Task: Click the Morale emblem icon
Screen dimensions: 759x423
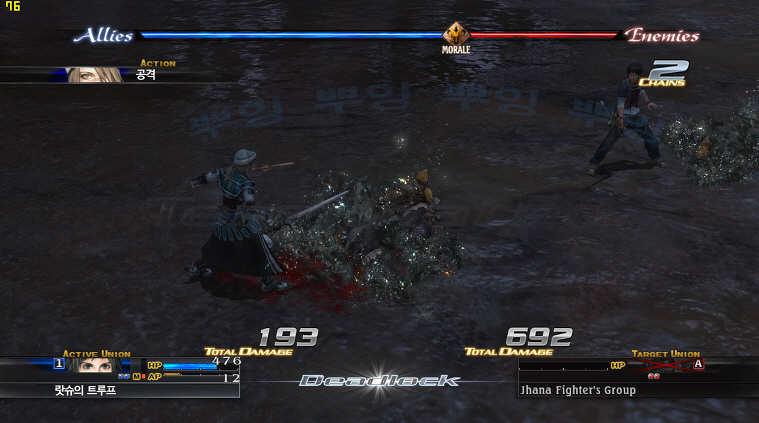Action: [456, 34]
